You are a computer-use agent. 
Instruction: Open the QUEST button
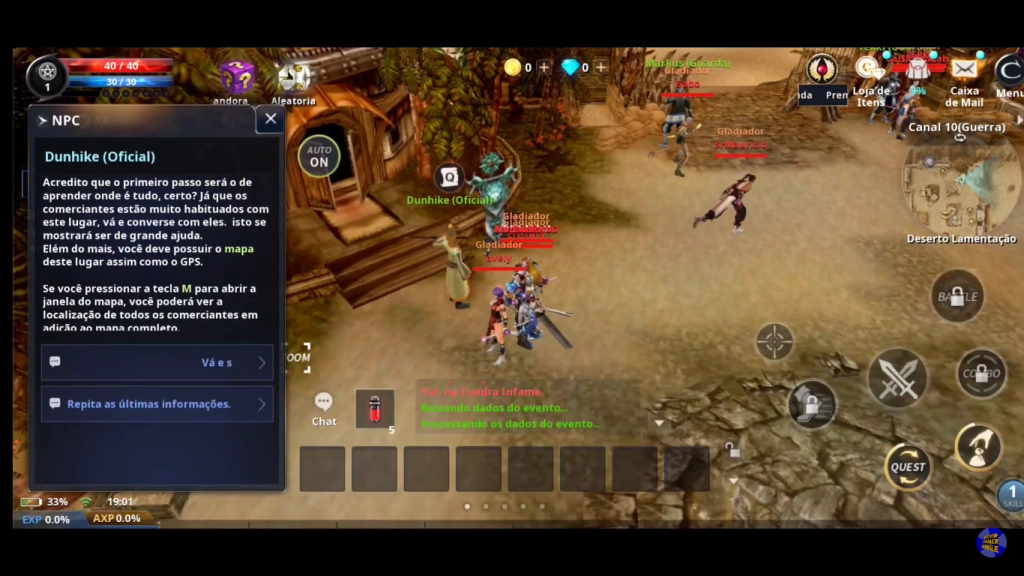pos(908,467)
